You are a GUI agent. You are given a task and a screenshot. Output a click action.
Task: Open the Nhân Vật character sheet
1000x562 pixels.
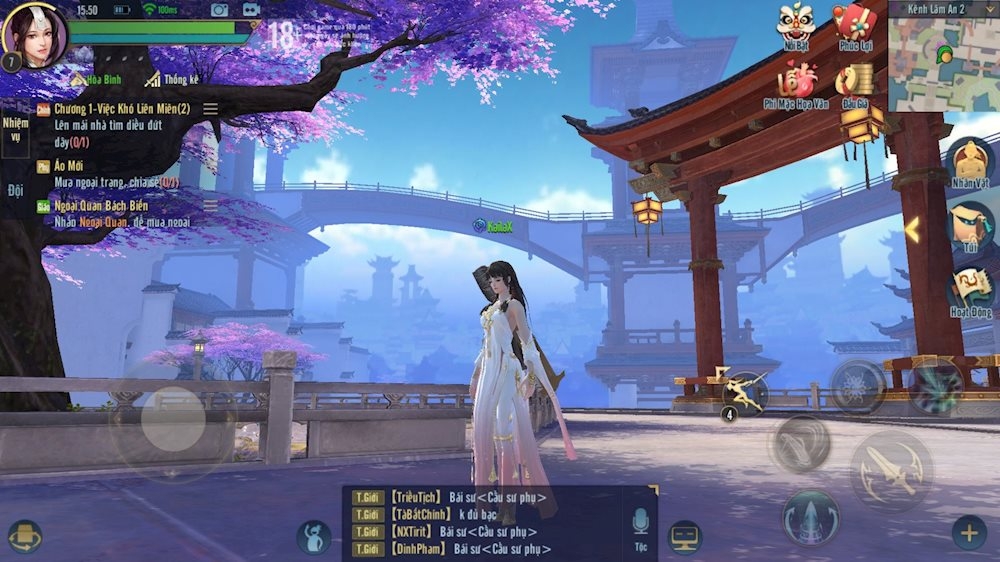pos(969,163)
